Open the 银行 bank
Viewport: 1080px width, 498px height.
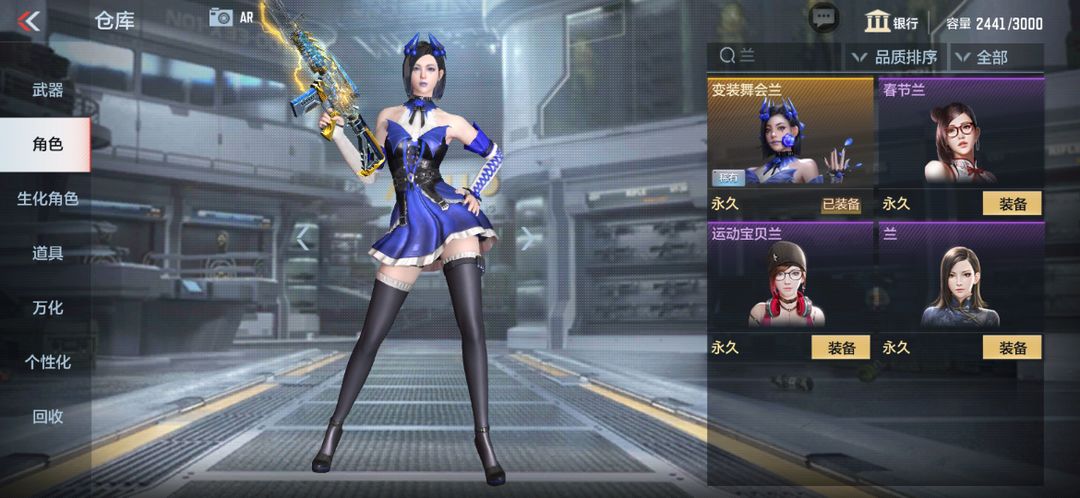pyautogui.click(x=890, y=22)
